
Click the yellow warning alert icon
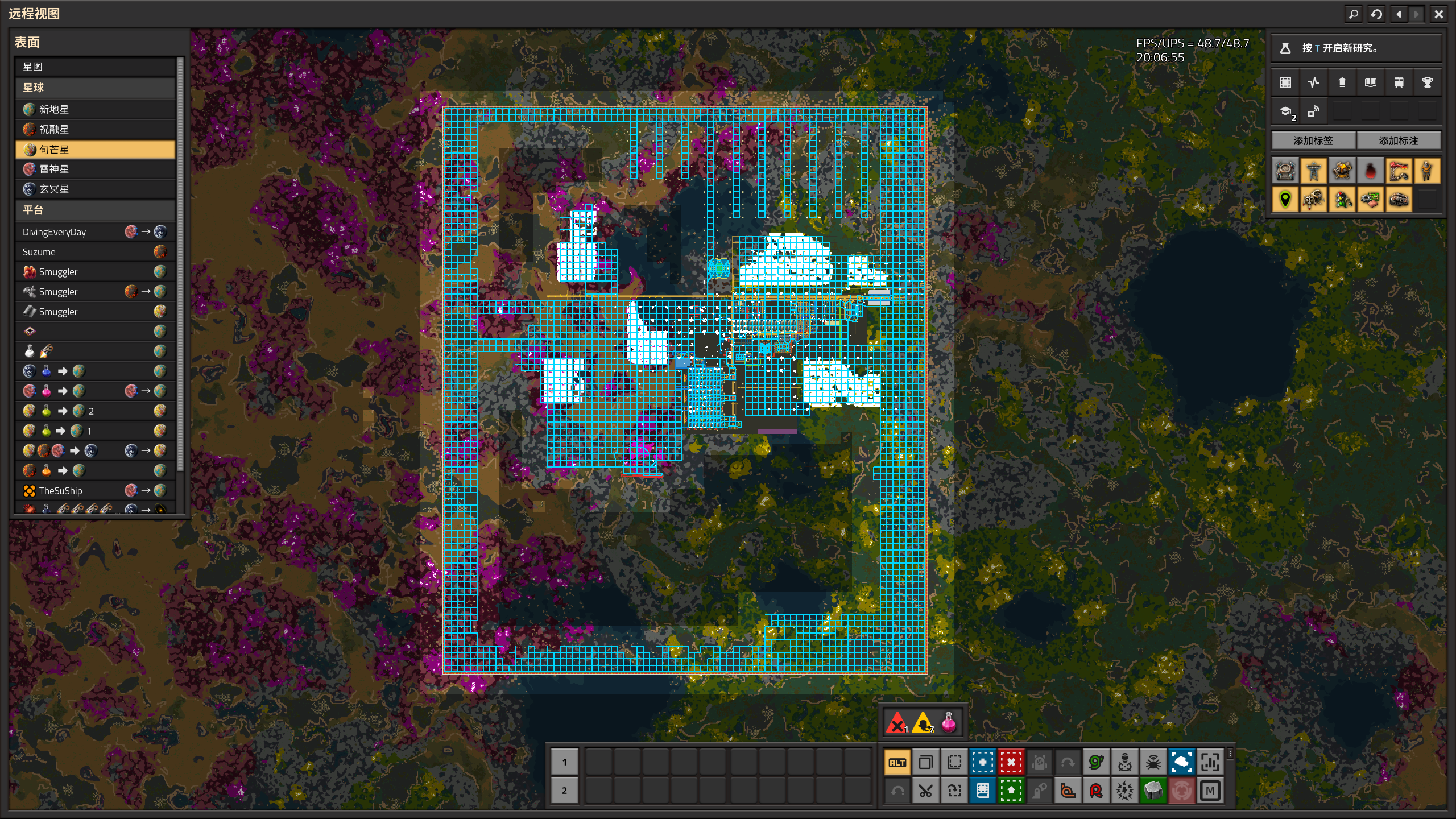[923, 723]
